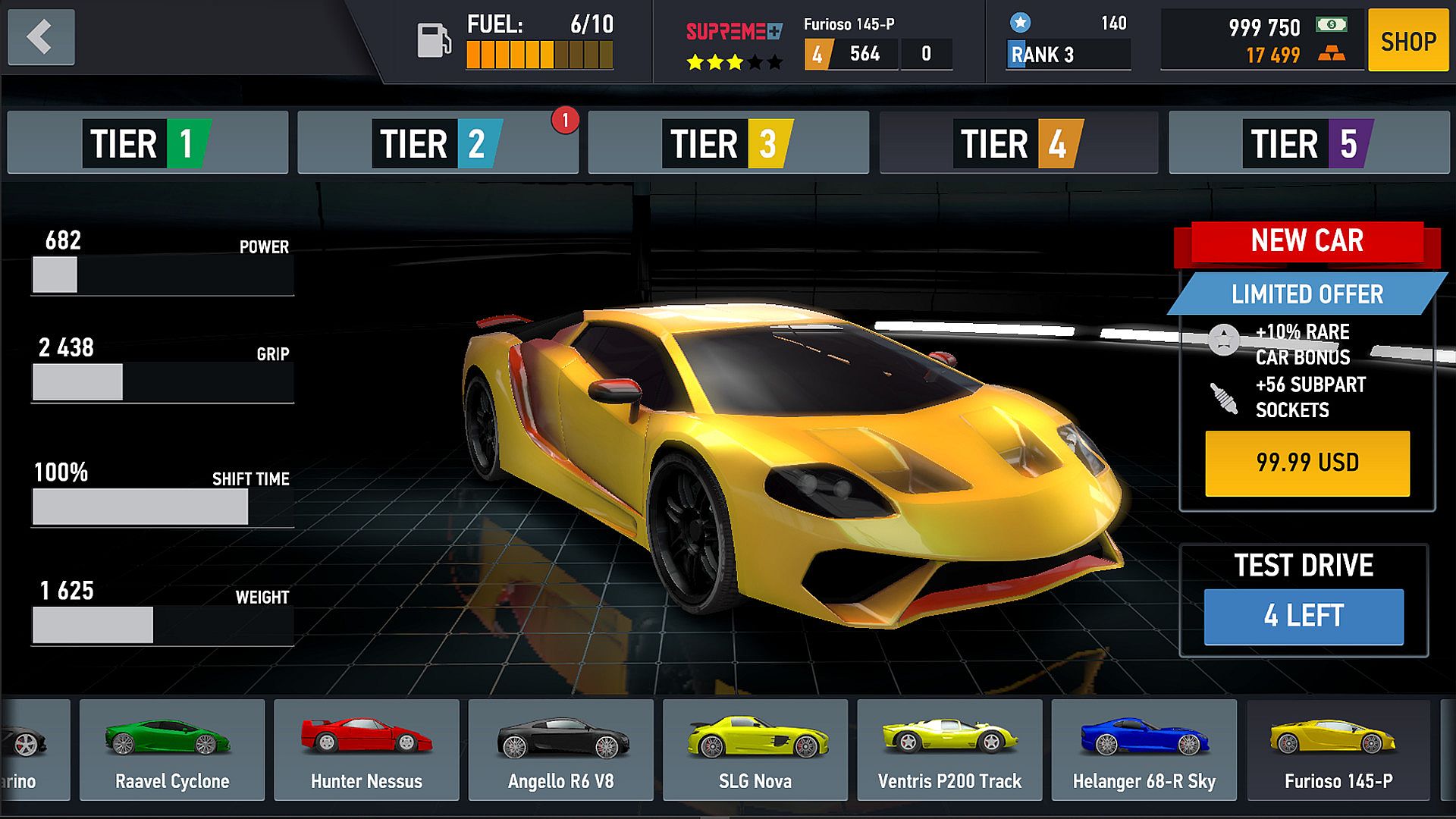This screenshot has height=819, width=1456.
Task: Buy the car for 99.99 USD
Action: tap(1307, 463)
